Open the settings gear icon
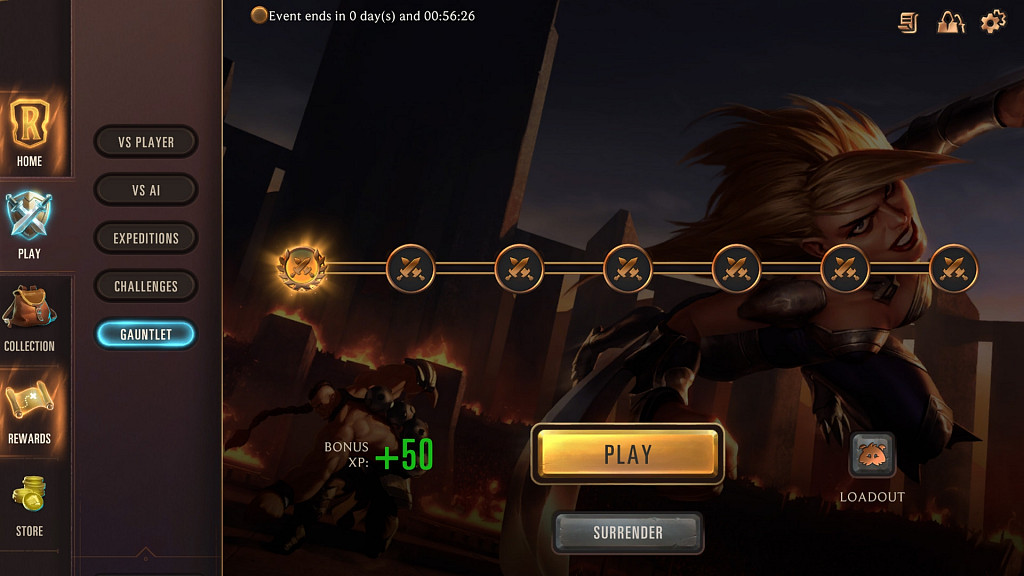The height and width of the screenshot is (576, 1024). point(992,22)
